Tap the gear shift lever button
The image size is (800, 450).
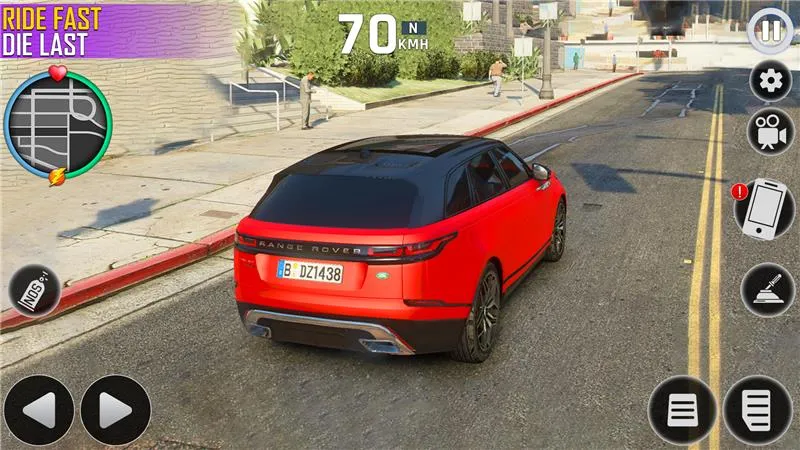[x=767, y=289]
